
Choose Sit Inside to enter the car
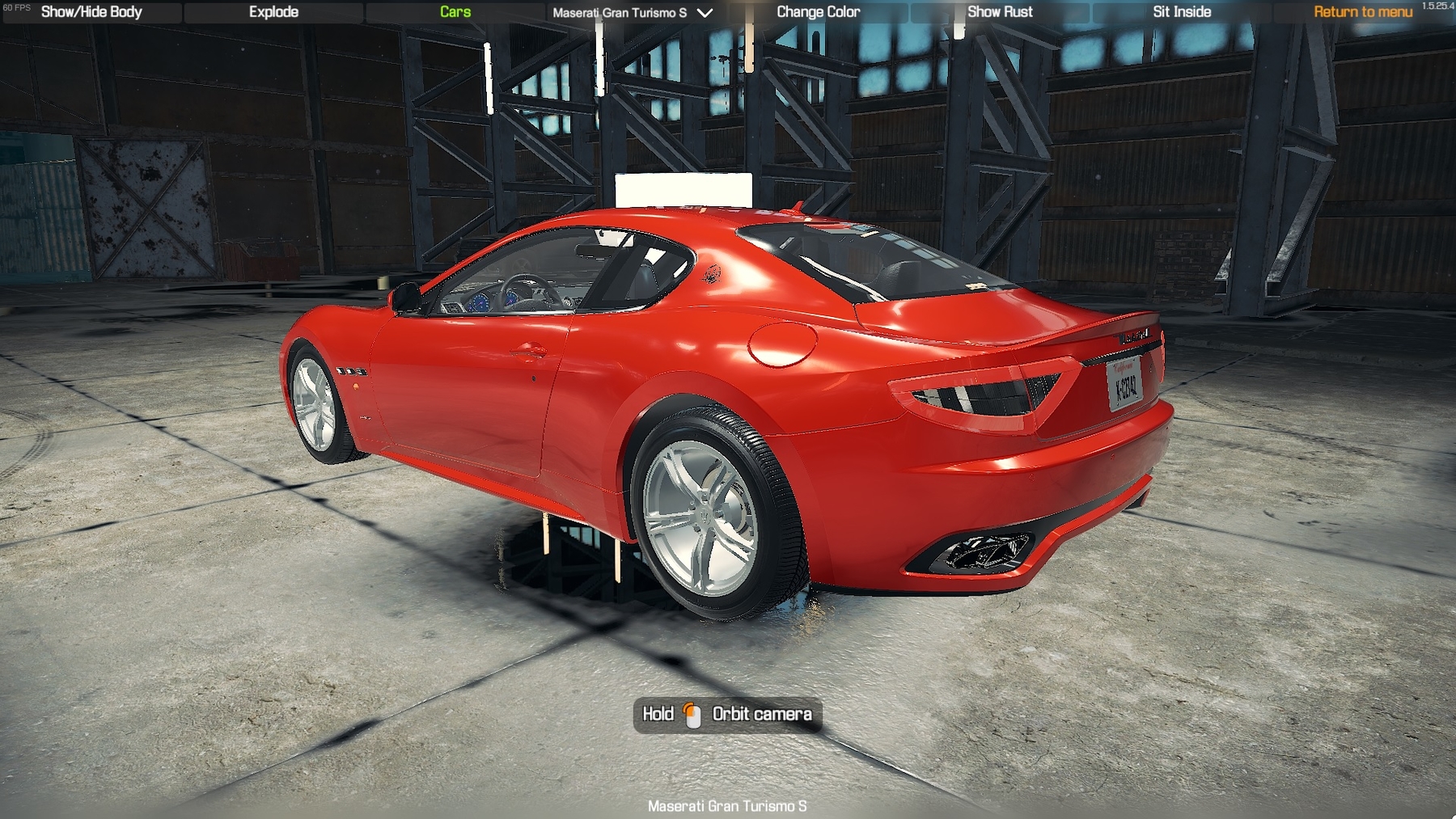click(x=1182, y=12)
